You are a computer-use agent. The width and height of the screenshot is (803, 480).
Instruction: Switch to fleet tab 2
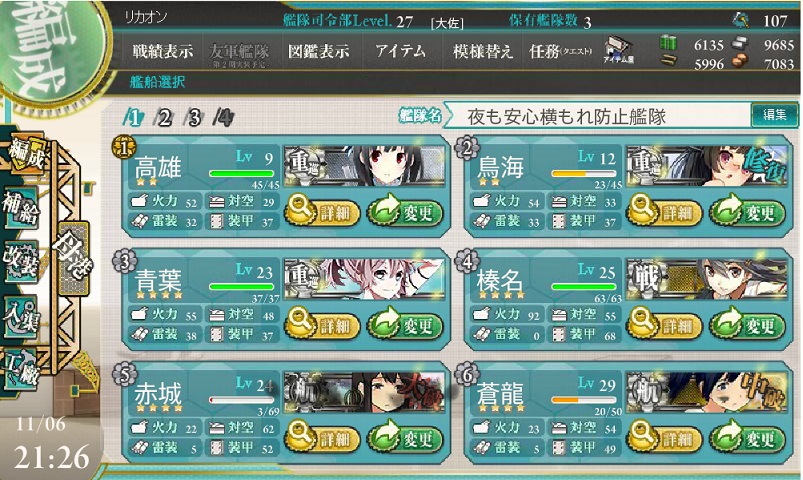[164, 118]
